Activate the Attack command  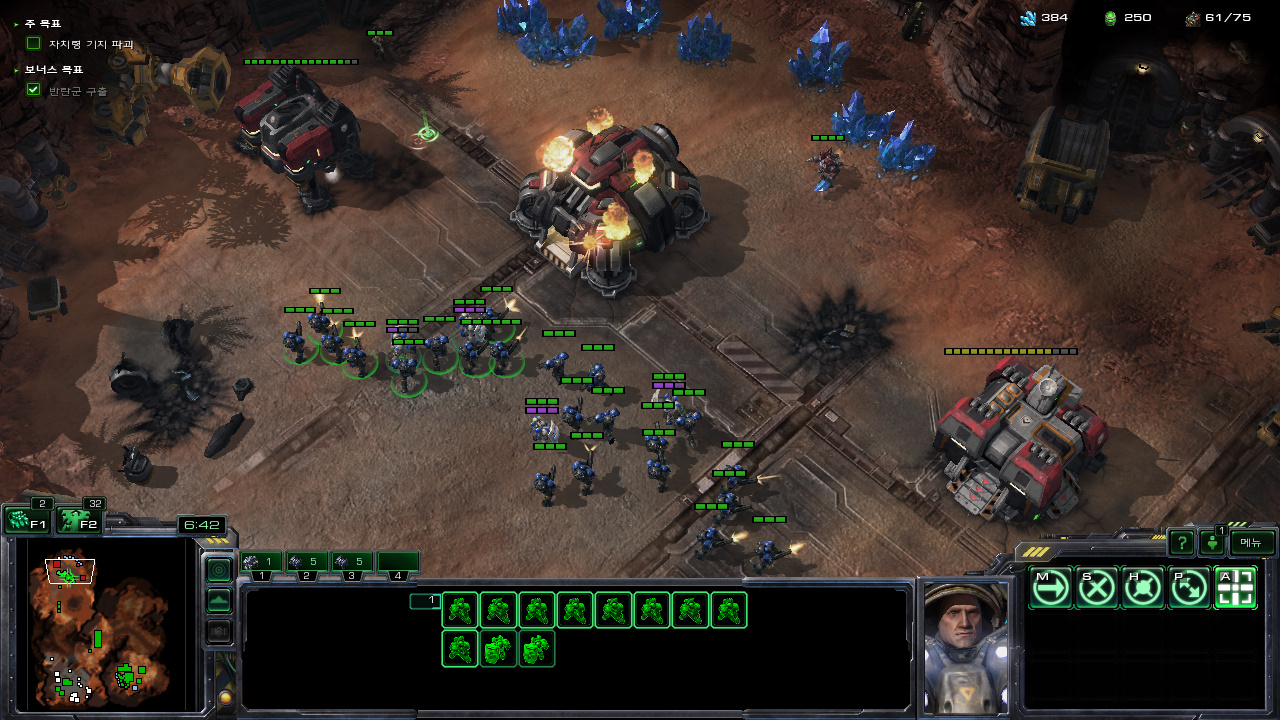(x=1235, y=588)
